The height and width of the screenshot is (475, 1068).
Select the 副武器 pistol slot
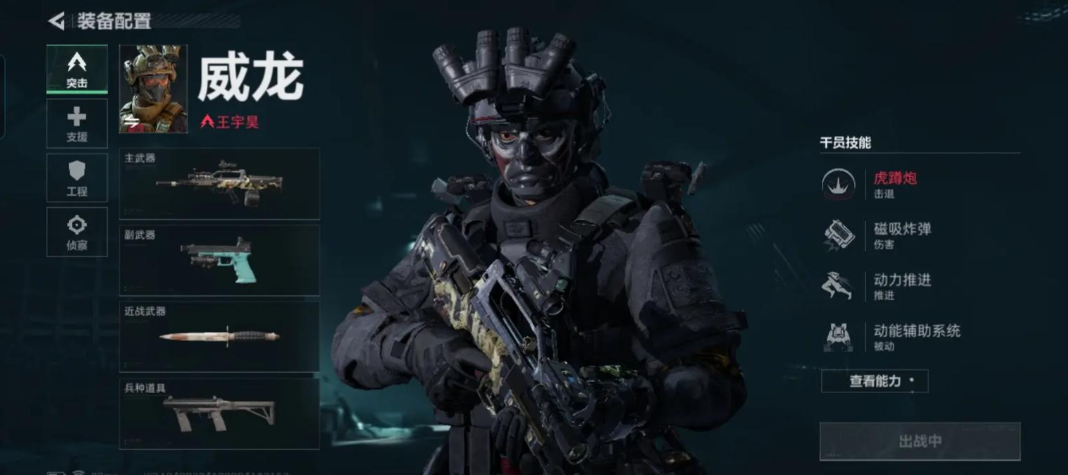220,260
